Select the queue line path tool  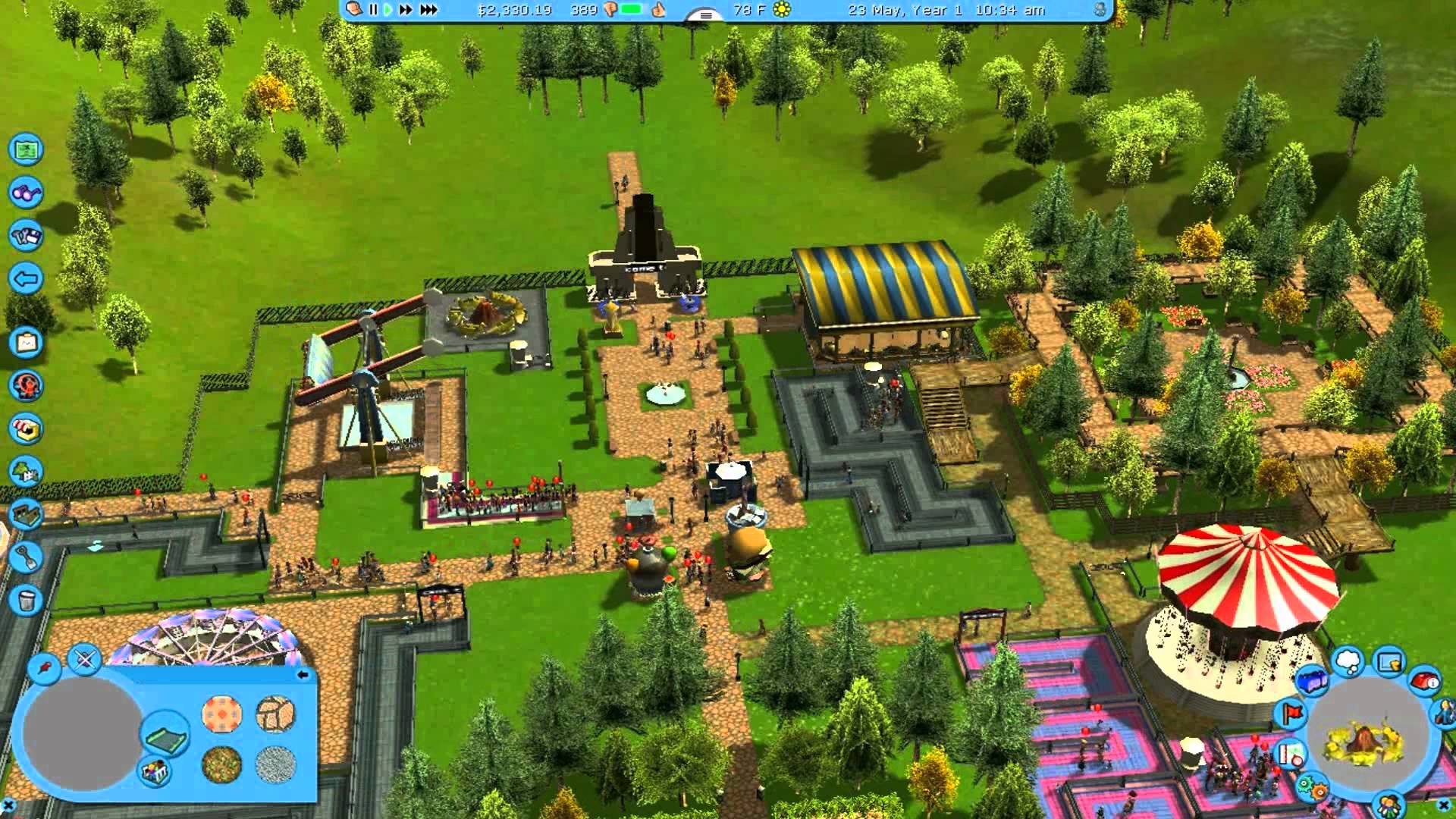click(x=165, y=733)
